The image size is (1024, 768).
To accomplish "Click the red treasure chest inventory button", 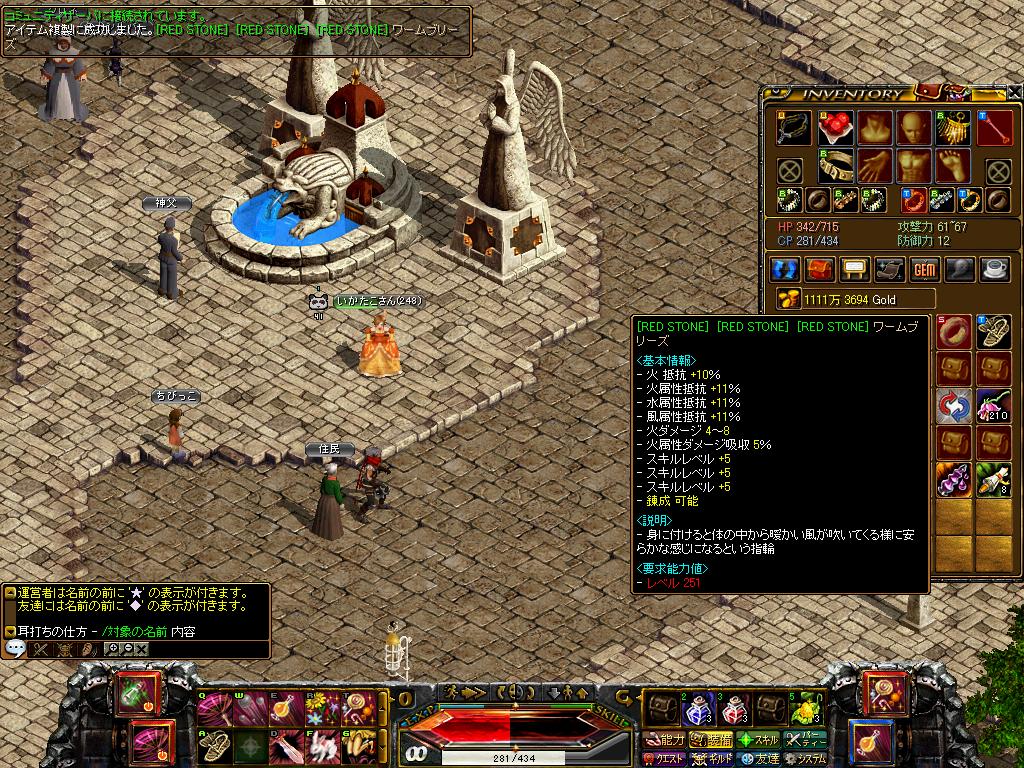I will (x=820, y=269).
